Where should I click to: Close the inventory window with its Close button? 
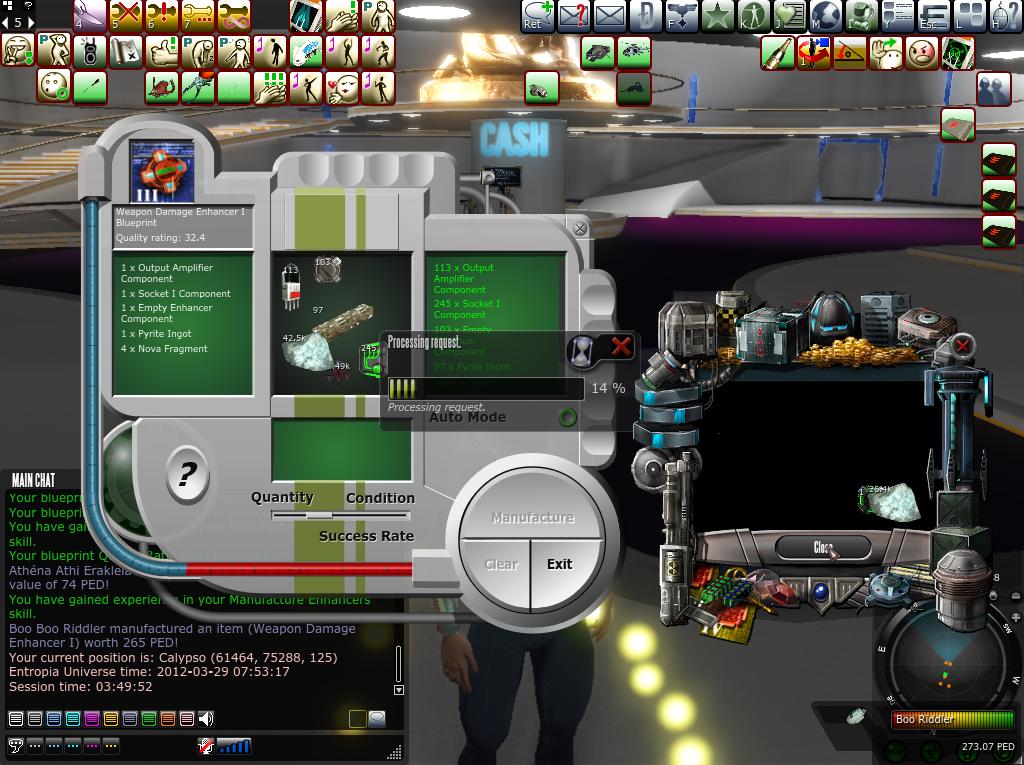tap(823, 547)
